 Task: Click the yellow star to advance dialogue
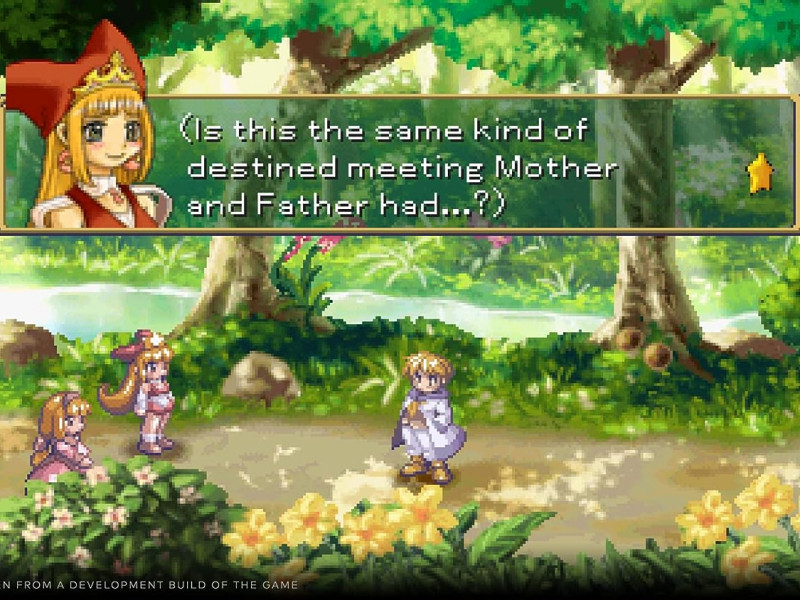[760, 174]
